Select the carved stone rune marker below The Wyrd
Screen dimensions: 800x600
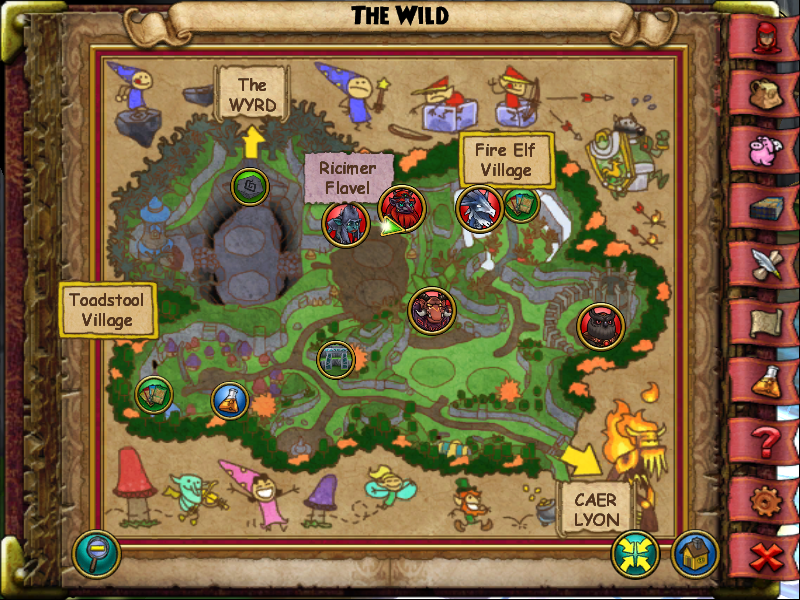click(250, 185)
